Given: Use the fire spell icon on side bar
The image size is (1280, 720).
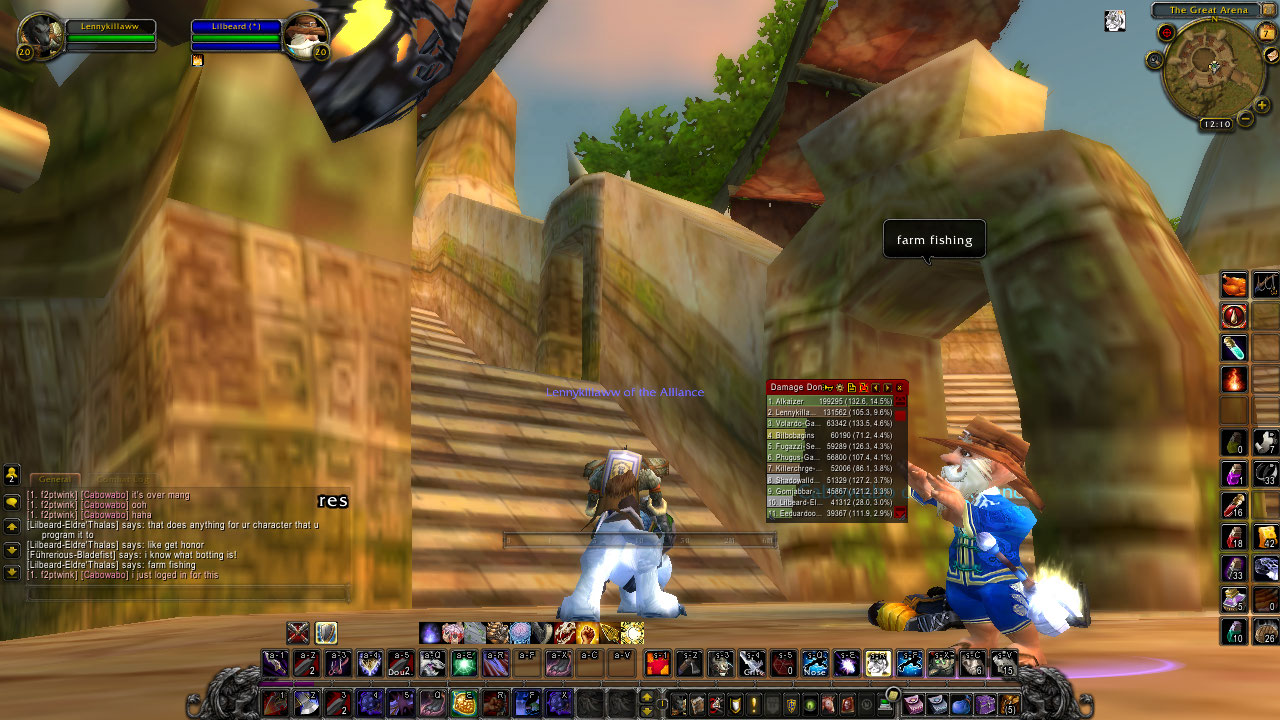Looking at the screenshot, I should pos(1234,380).
